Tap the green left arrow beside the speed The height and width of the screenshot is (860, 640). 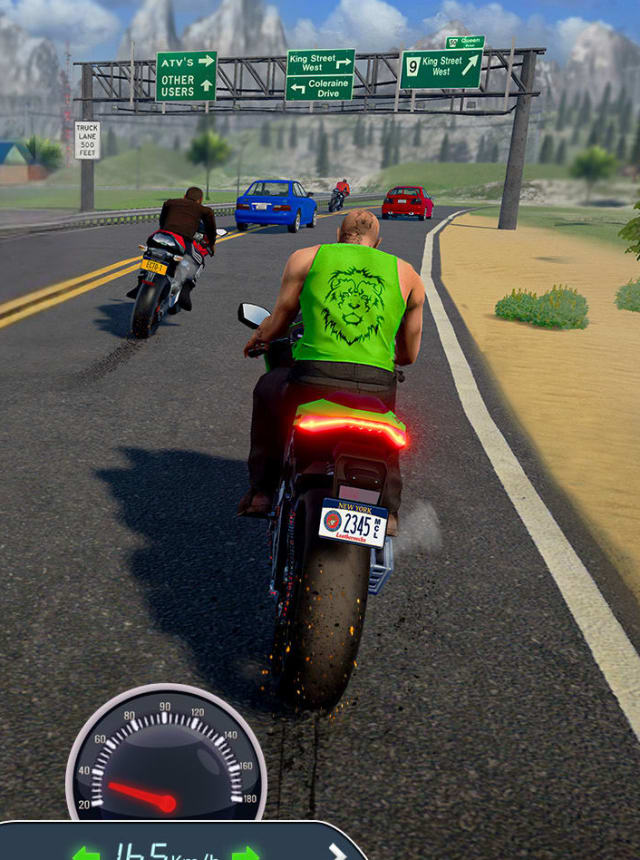point(86,853)
